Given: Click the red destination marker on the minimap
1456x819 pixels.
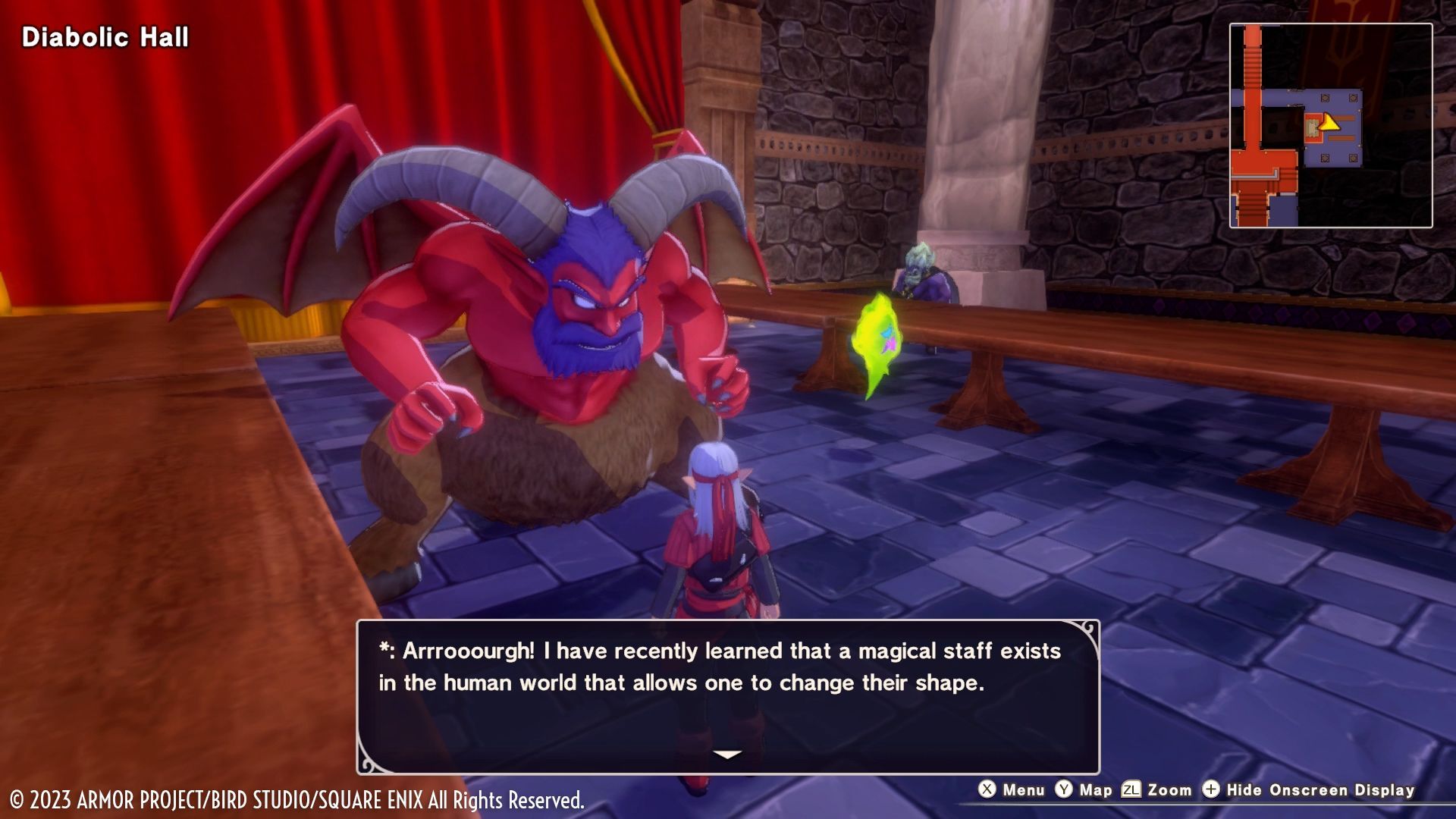Looking at the screenshot, I should click(x=1313, y=126).
